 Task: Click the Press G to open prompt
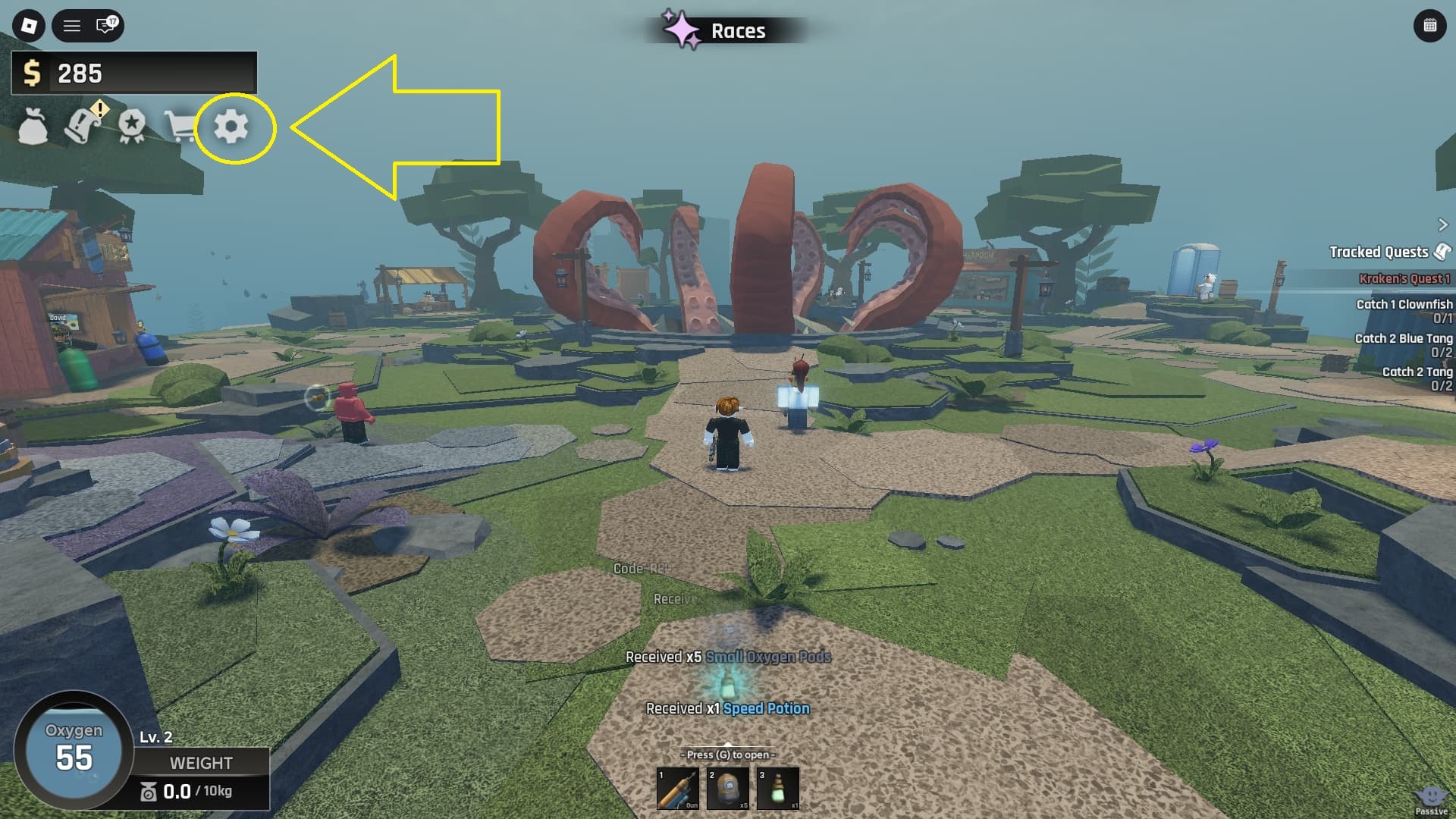(x=728, y=755)
